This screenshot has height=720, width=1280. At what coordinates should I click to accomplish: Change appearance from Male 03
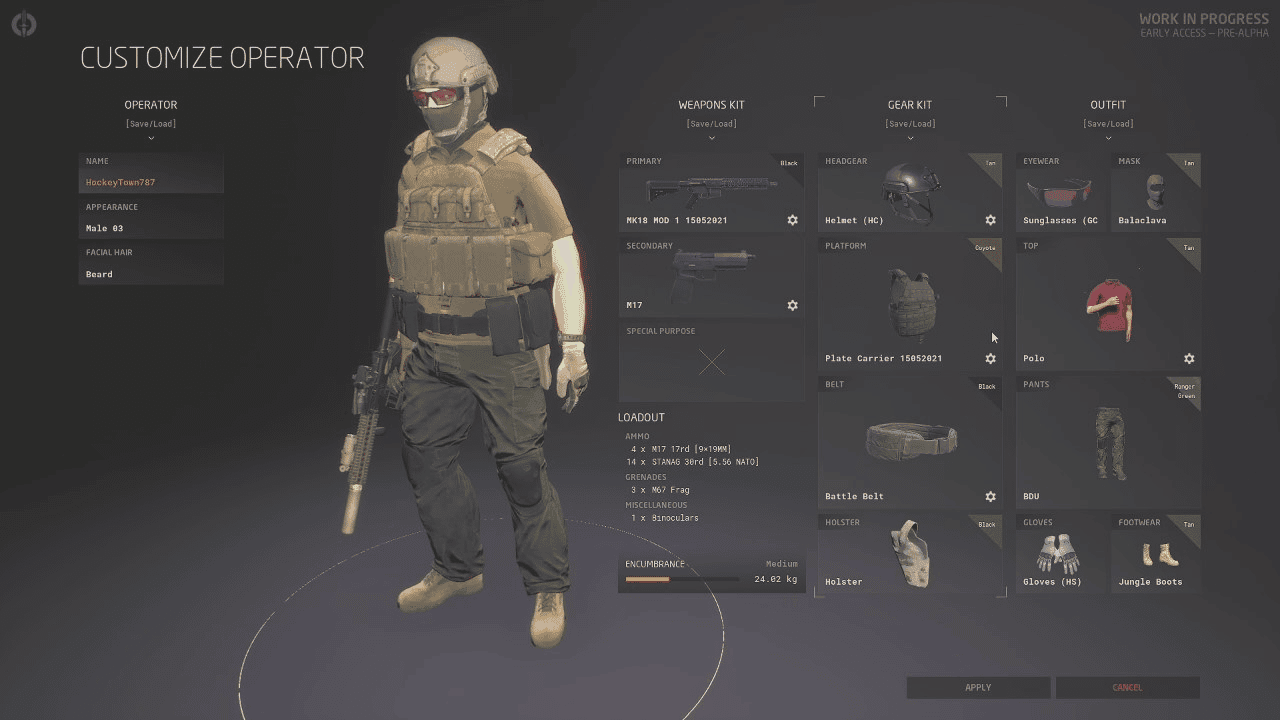[150, 228]
